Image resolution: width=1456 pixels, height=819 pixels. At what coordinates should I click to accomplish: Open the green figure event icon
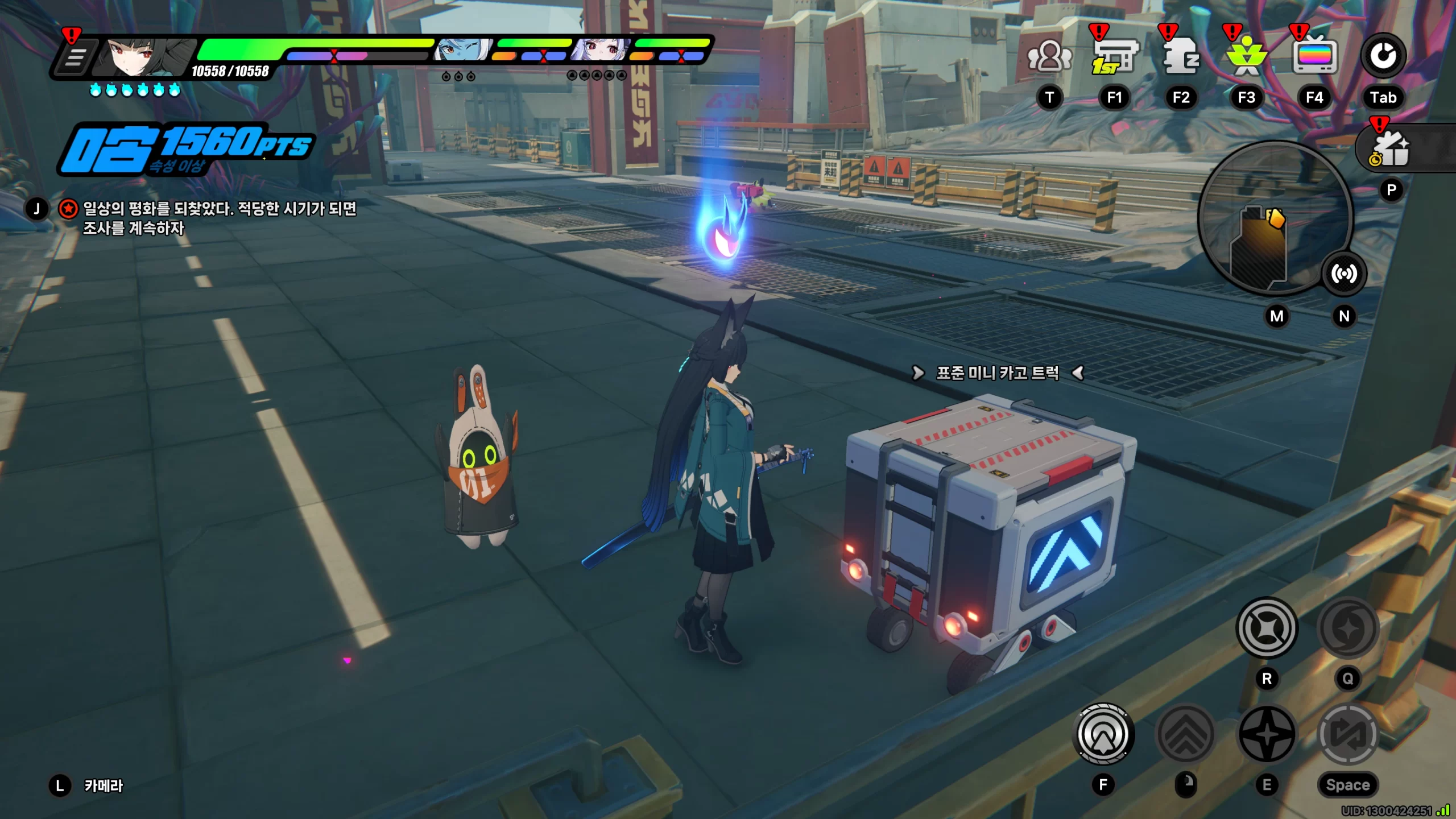click(x=1247, y=57)
